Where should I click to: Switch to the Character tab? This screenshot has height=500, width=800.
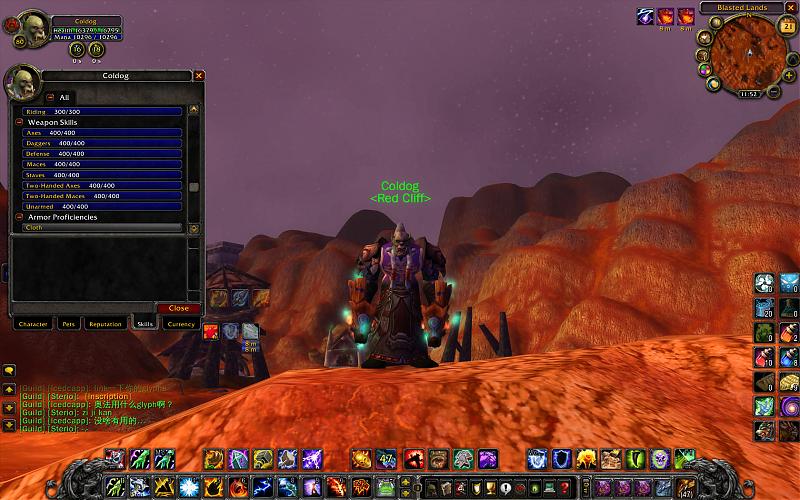pyautogui.click(x=33, y=324)
